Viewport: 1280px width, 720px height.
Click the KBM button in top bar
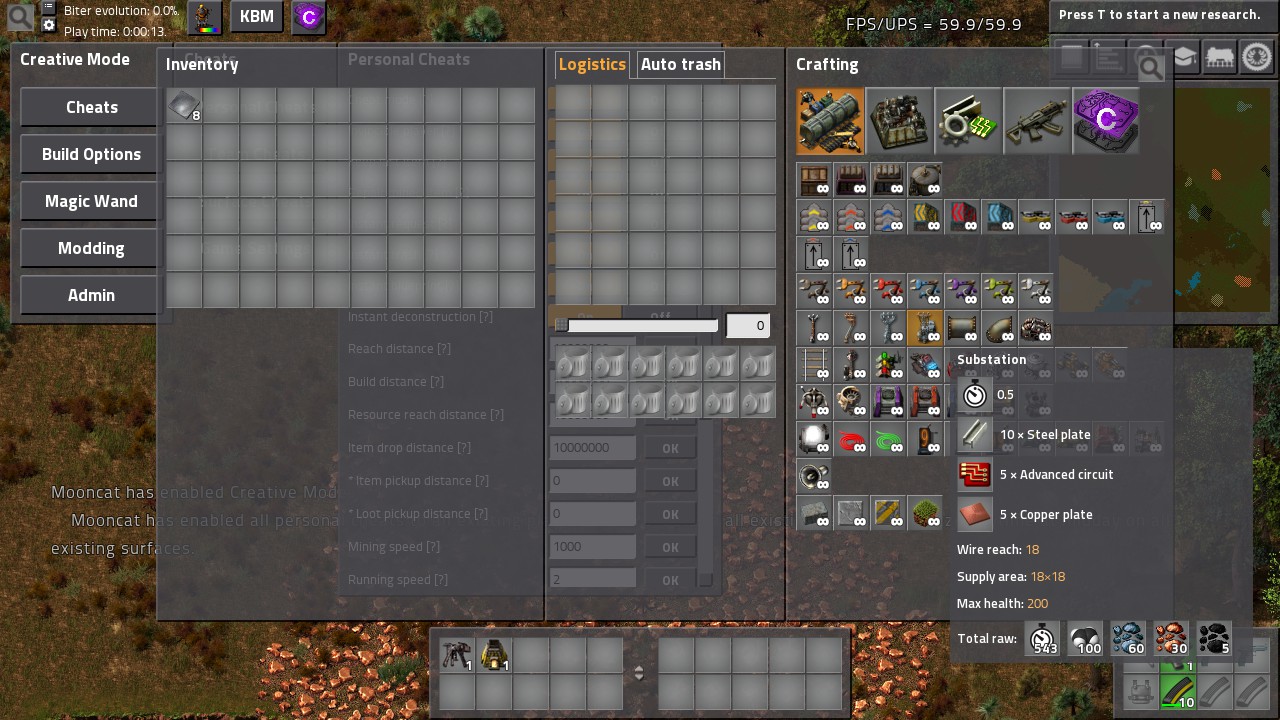click(256, 17)
